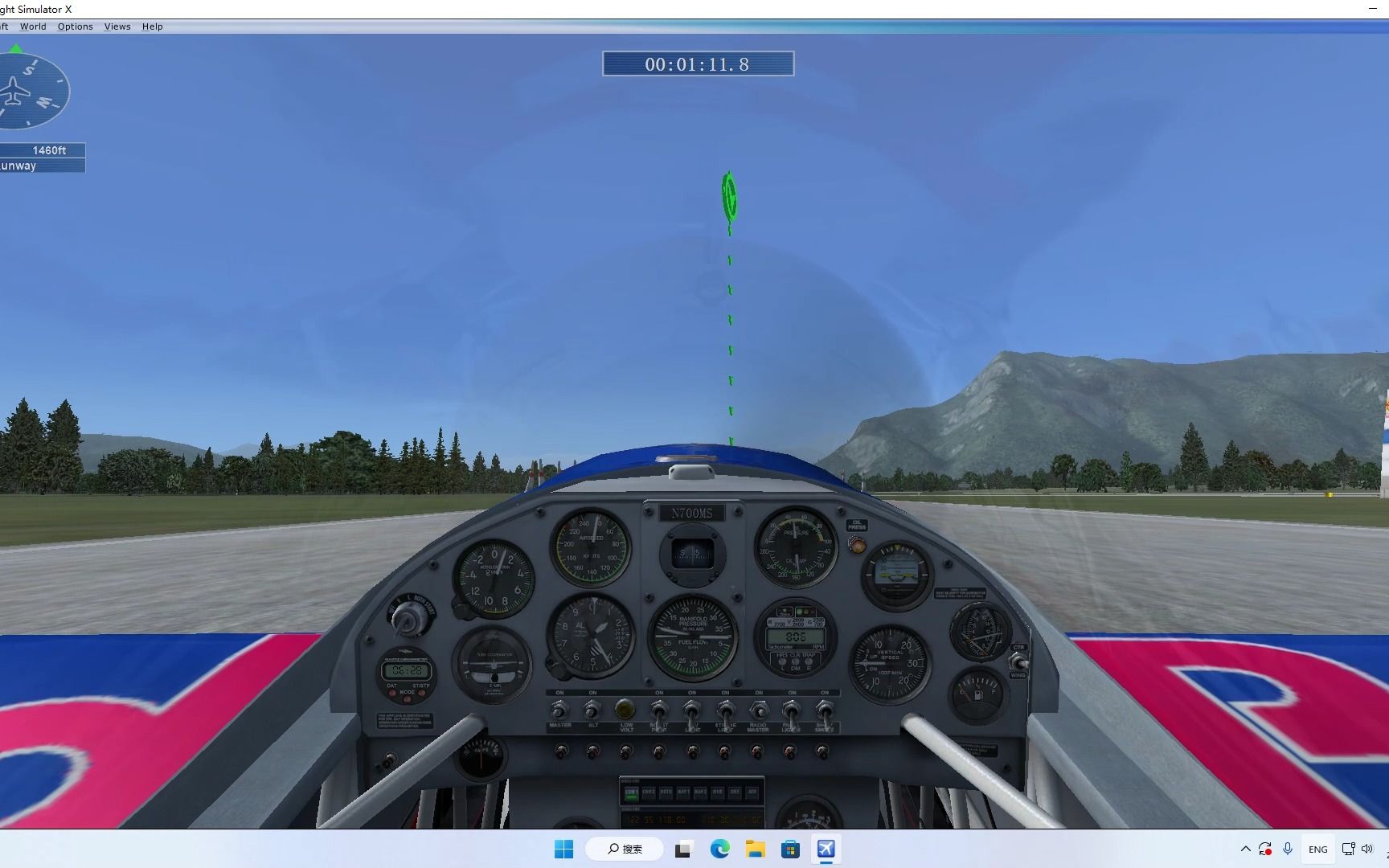Open the Aircraft menu

tap(4, 26)
